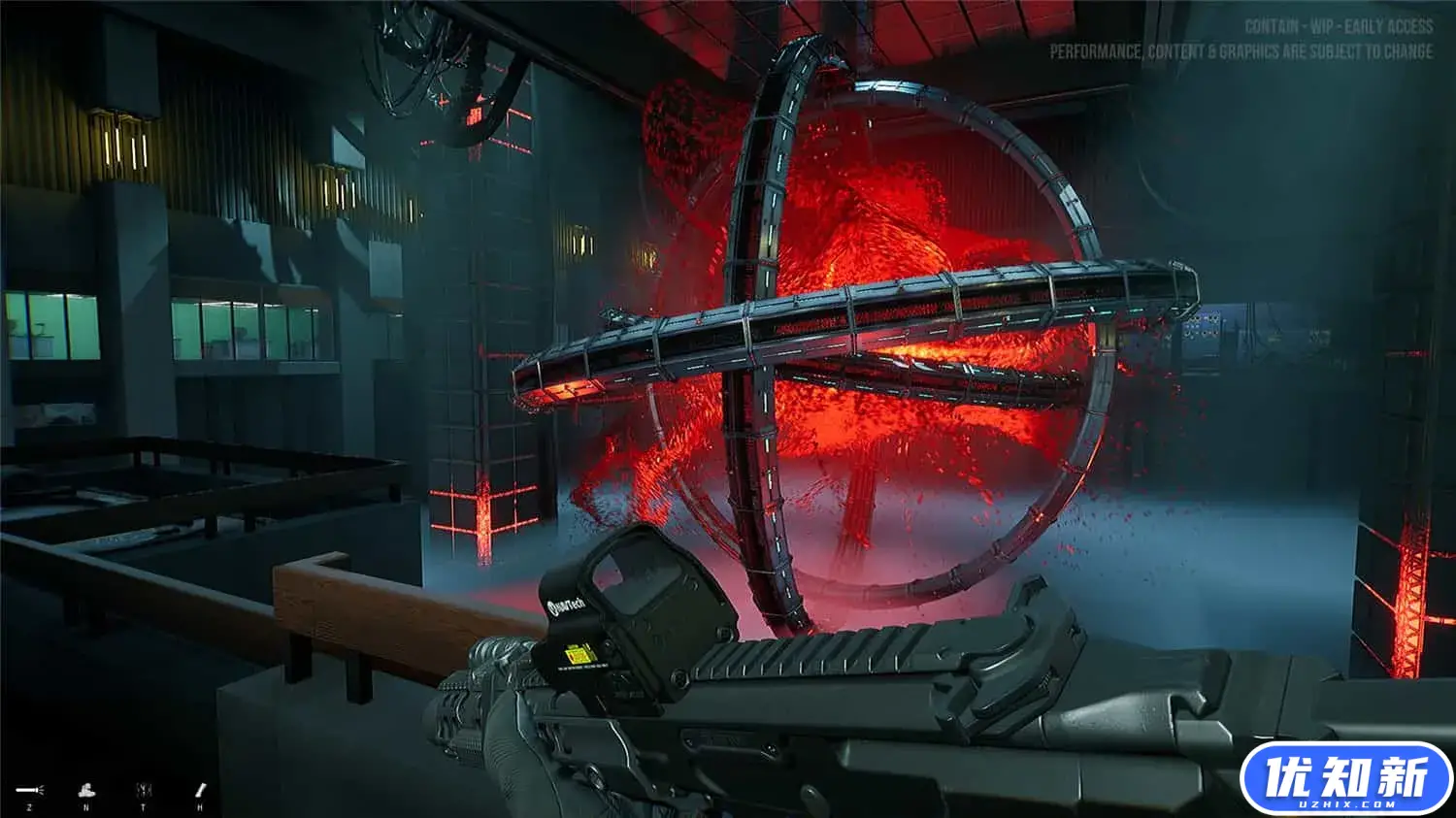
Task: Activate the tactical vest gadget icon
Action: (144, 791)
